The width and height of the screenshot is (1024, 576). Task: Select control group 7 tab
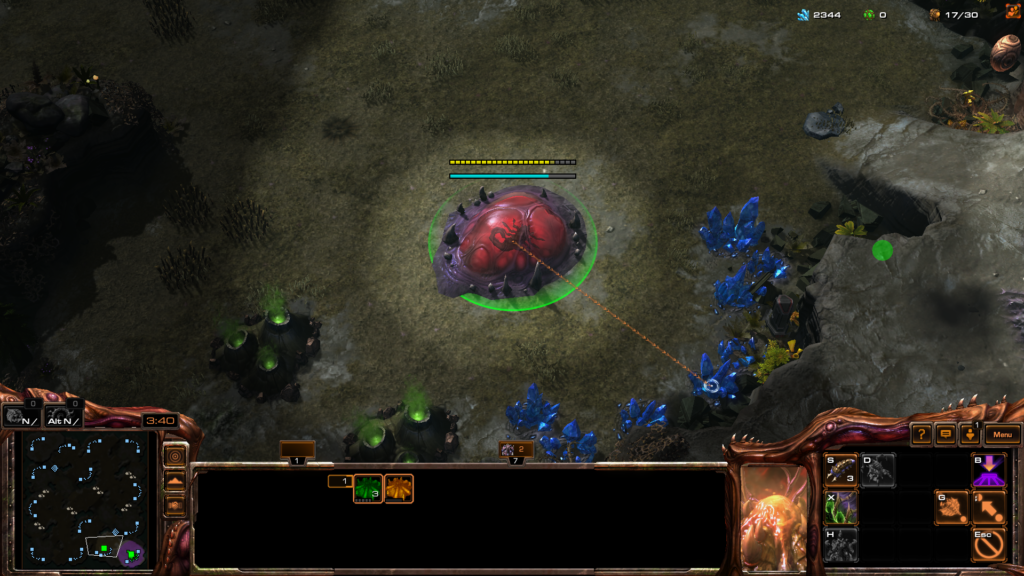(x=516, y=452)
